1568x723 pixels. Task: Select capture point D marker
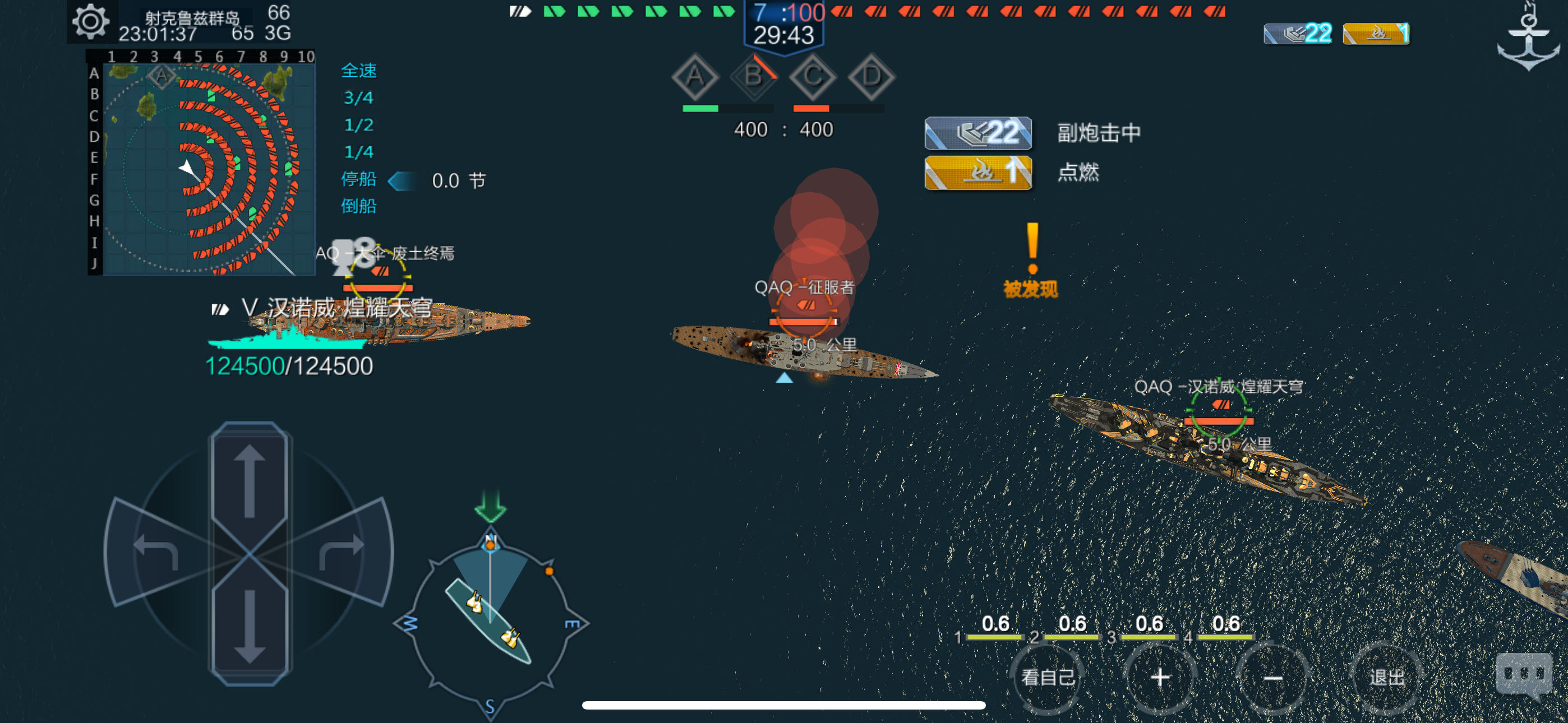click(x=870, y=78)
